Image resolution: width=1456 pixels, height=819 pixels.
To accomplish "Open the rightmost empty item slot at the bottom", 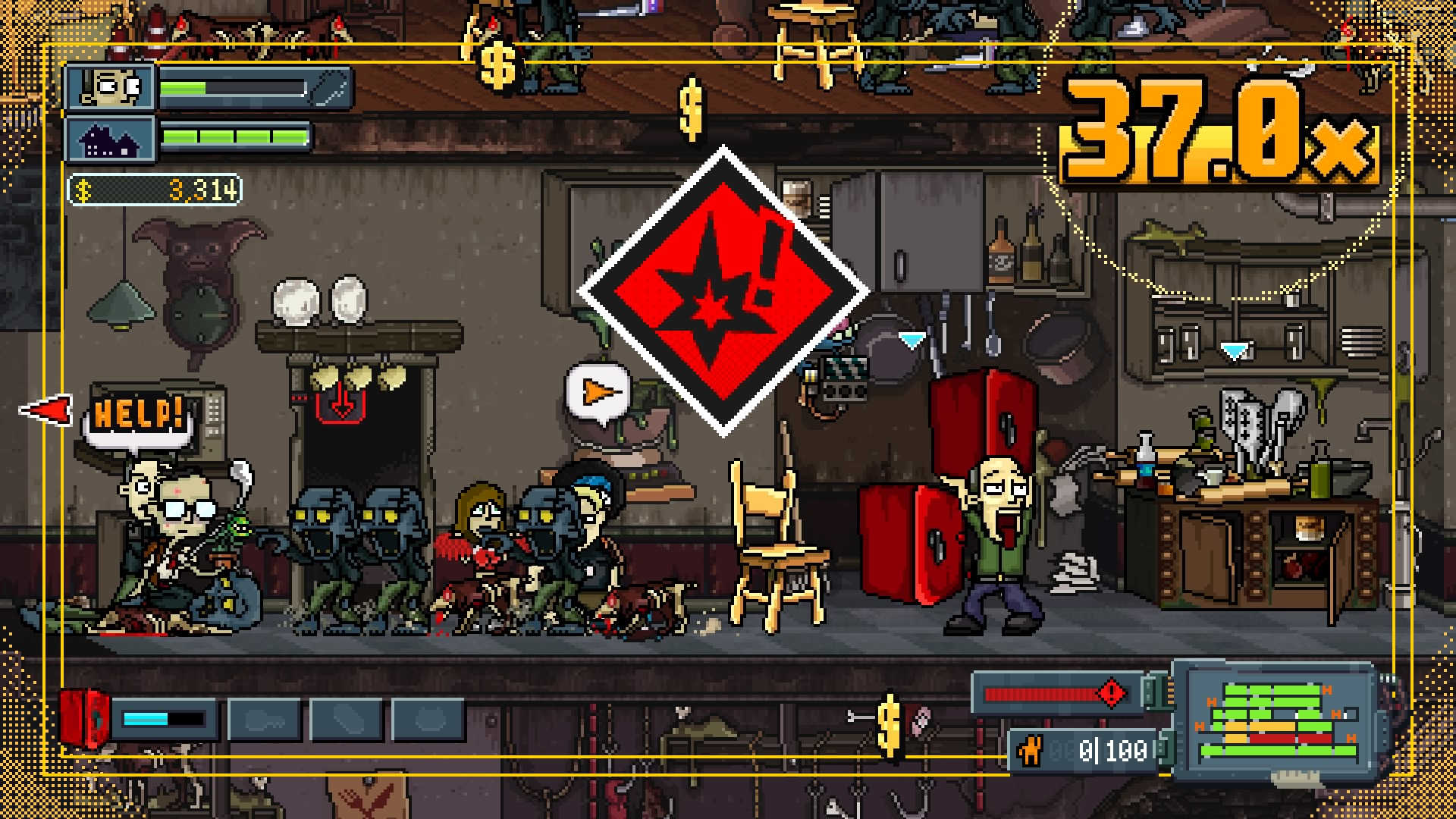I will coord(427,719).
